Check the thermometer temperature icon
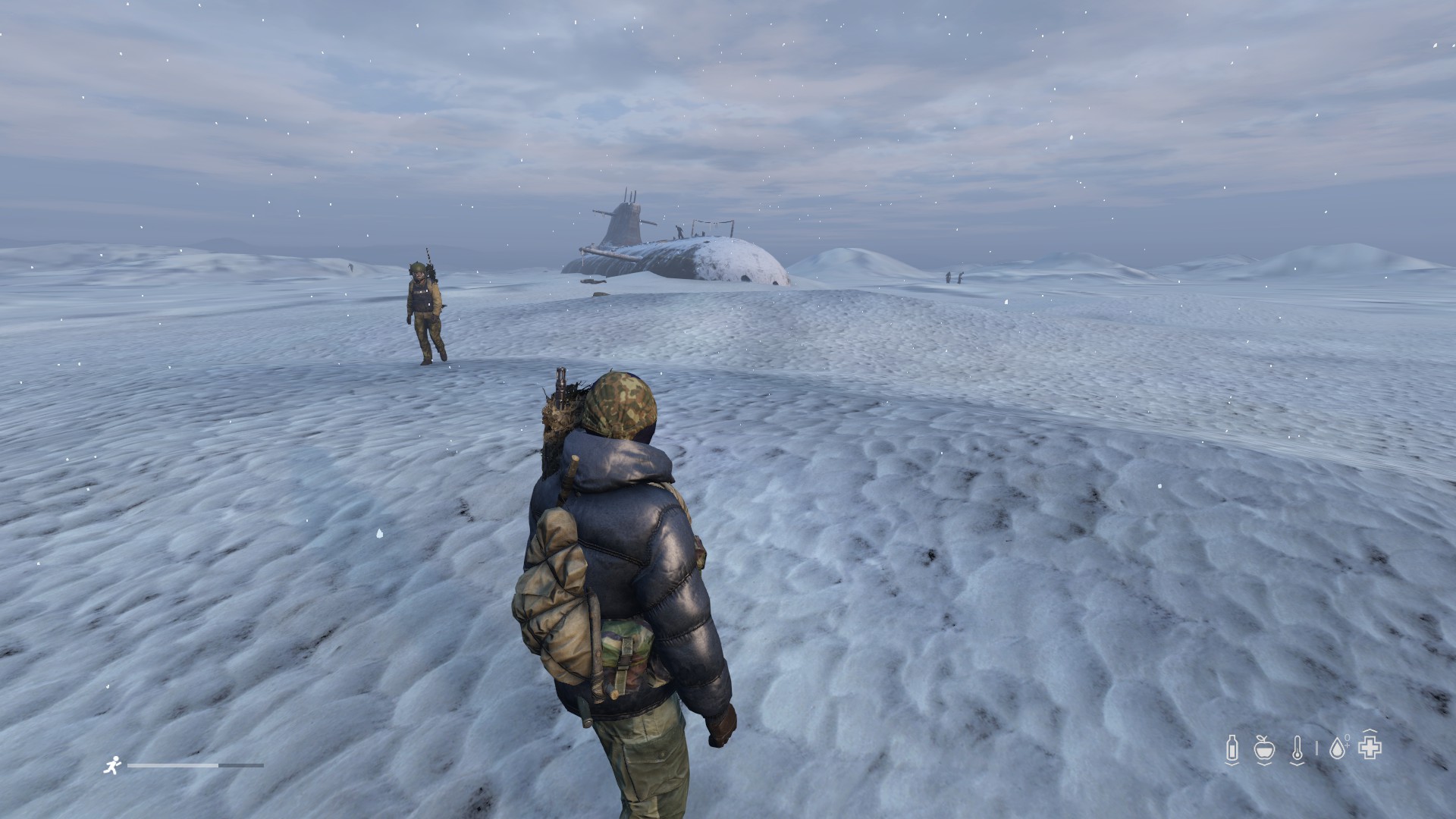This screenshot has width=1456, height=819. coord(1298,749)
